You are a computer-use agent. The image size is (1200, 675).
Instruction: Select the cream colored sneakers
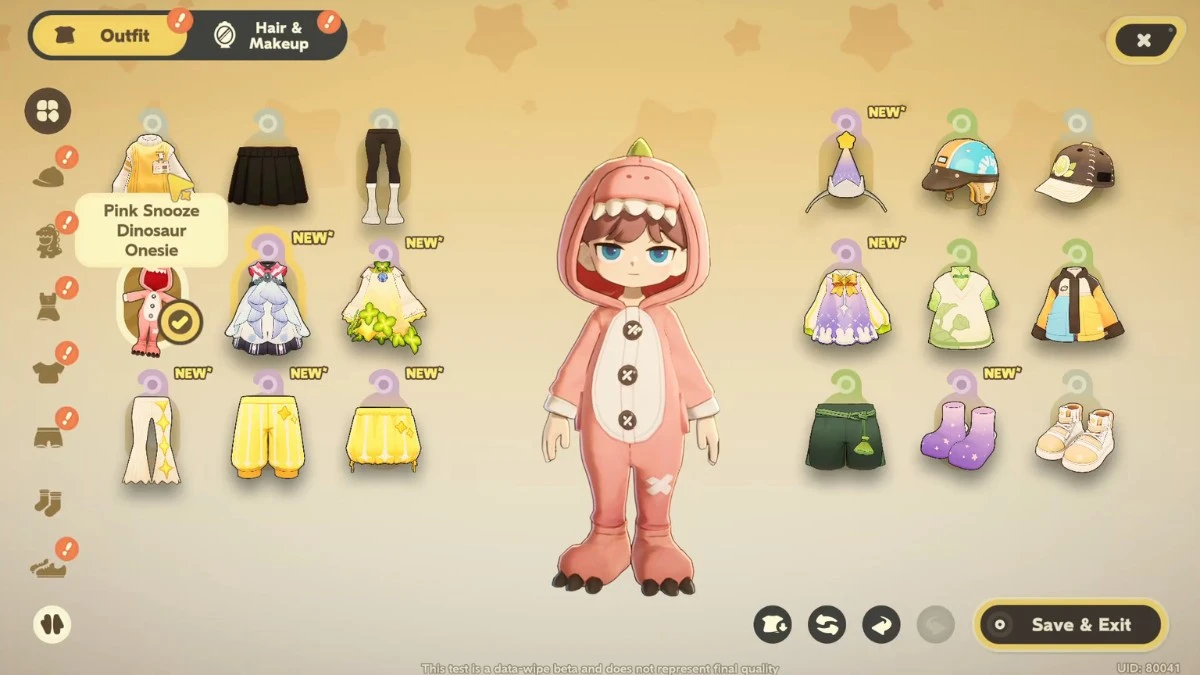coord(1074,437)
